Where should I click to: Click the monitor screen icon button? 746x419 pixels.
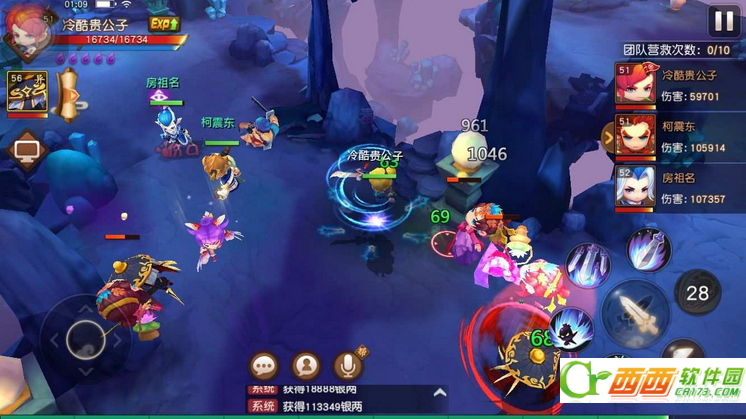[x=25, y=152]
